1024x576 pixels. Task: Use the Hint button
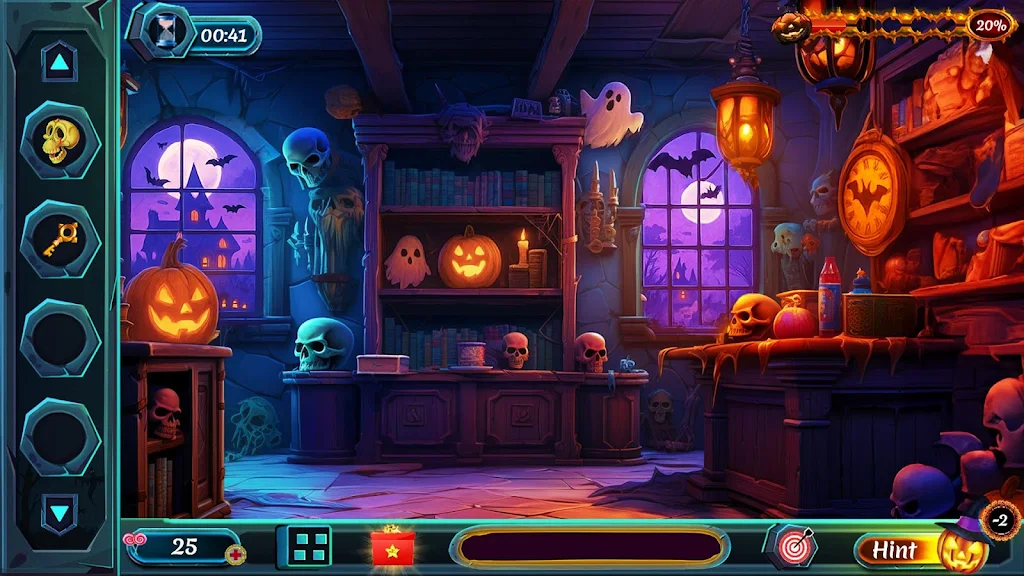point(895,549)
